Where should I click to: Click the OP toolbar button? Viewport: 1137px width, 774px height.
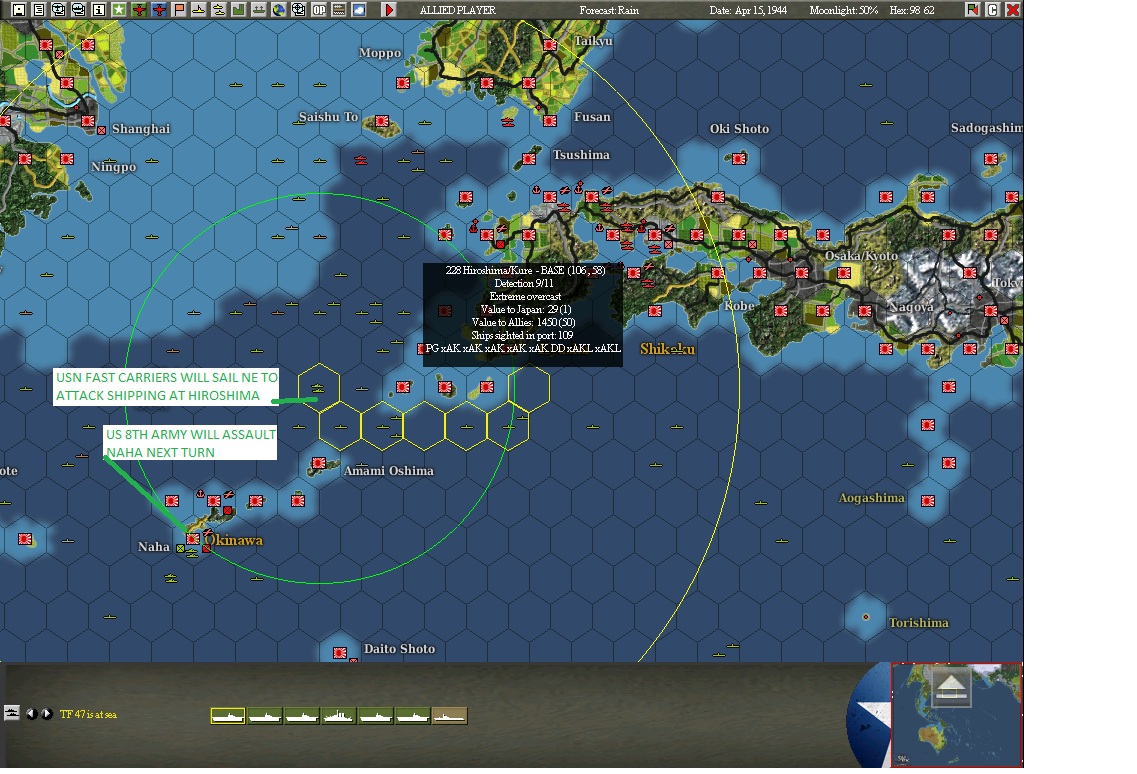(319, 10)
